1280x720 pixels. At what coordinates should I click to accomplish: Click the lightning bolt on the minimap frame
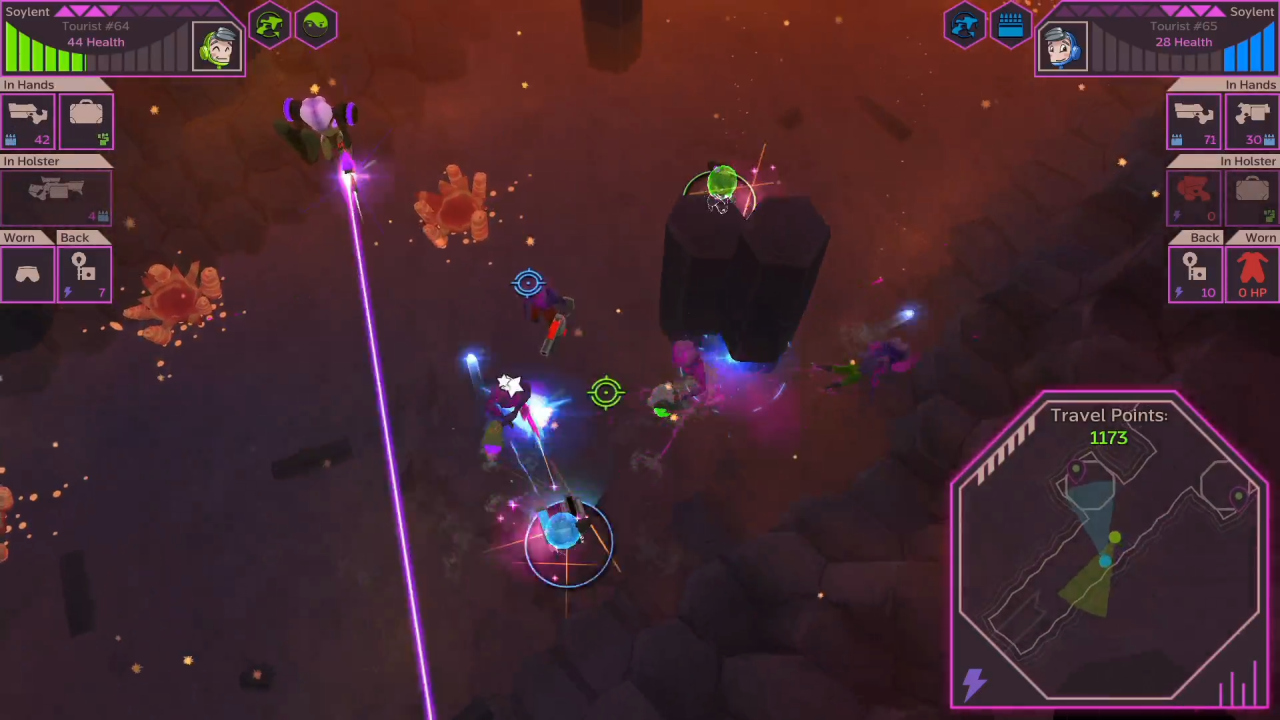click(973, 684)
